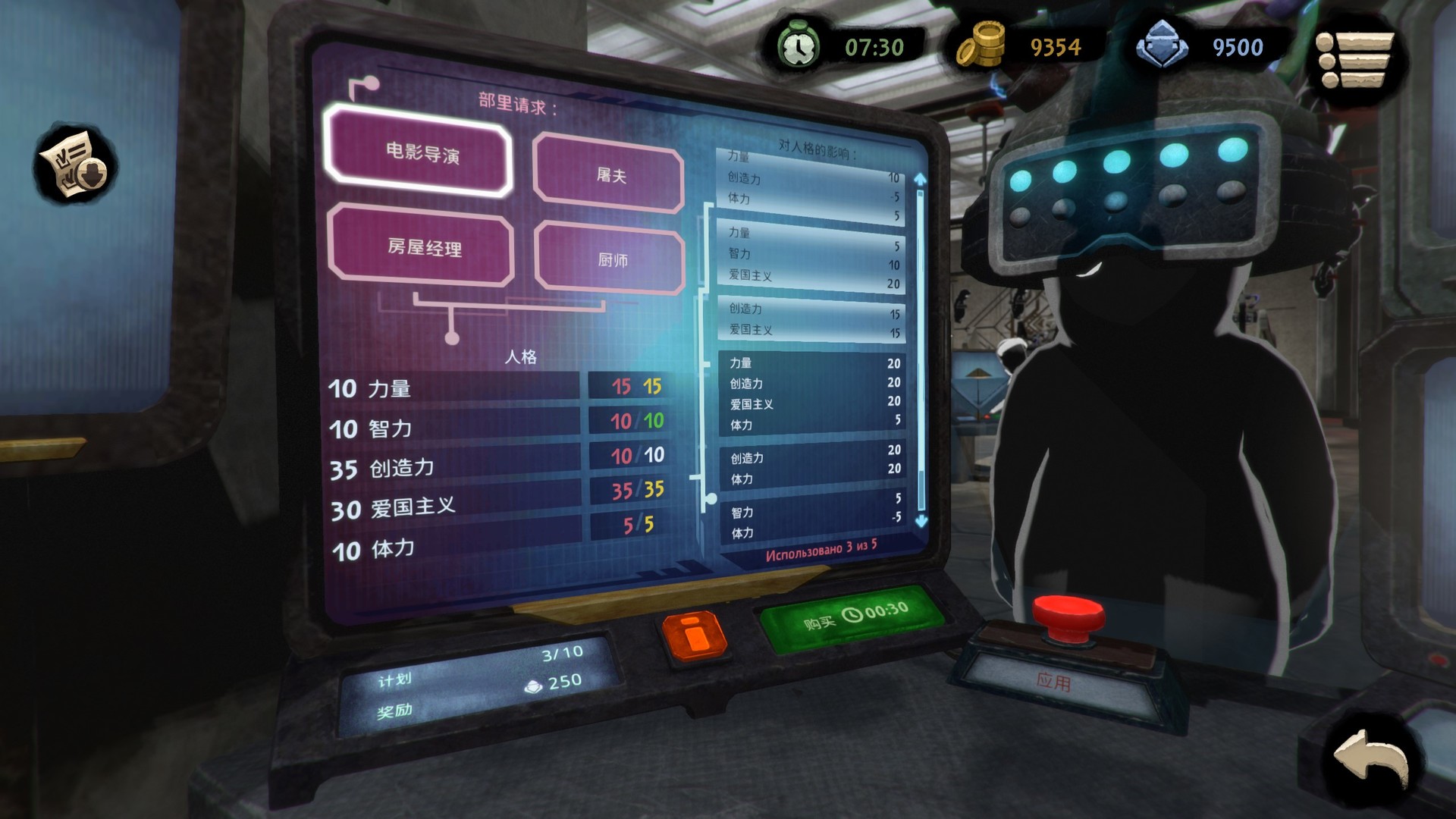The image size is (1456, 819).
Task: Select the 厨师 chef profession
Action: (x=607, y=259)
